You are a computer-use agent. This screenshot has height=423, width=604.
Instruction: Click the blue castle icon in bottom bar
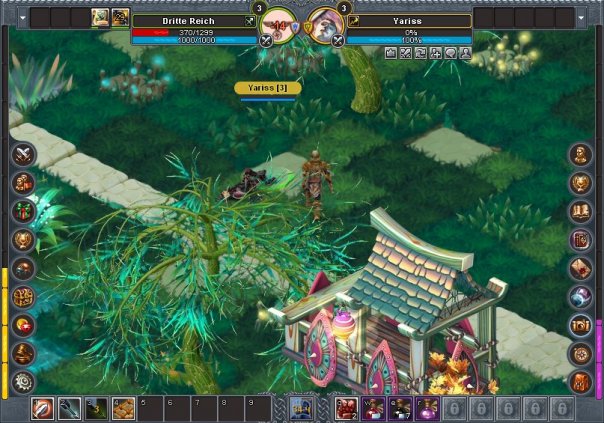pos(301,408)
